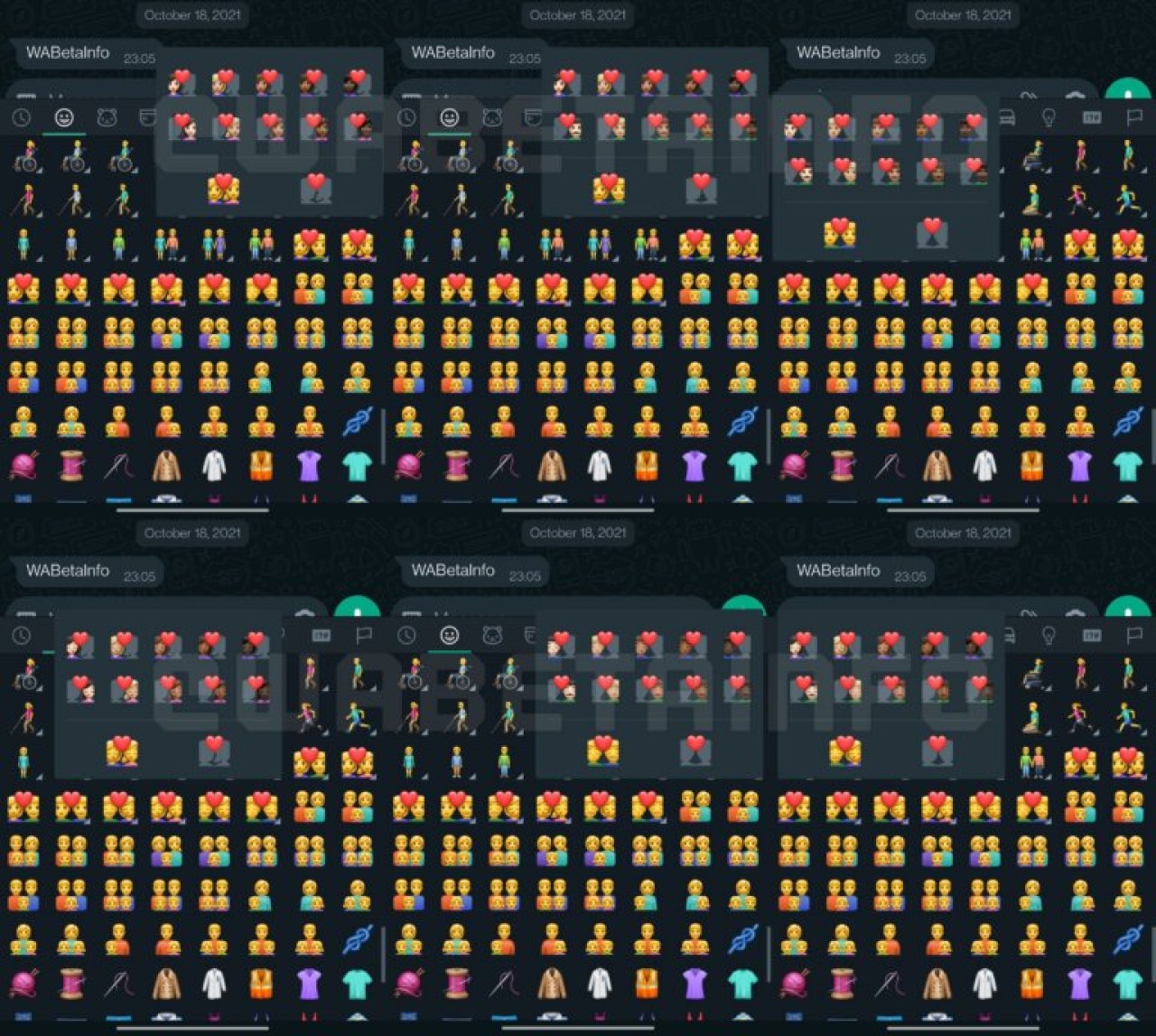Open the Objects lightbulb category
Viewport: 1156px width, 1036px height.
pyautogui.click(x=1048, y=116)
